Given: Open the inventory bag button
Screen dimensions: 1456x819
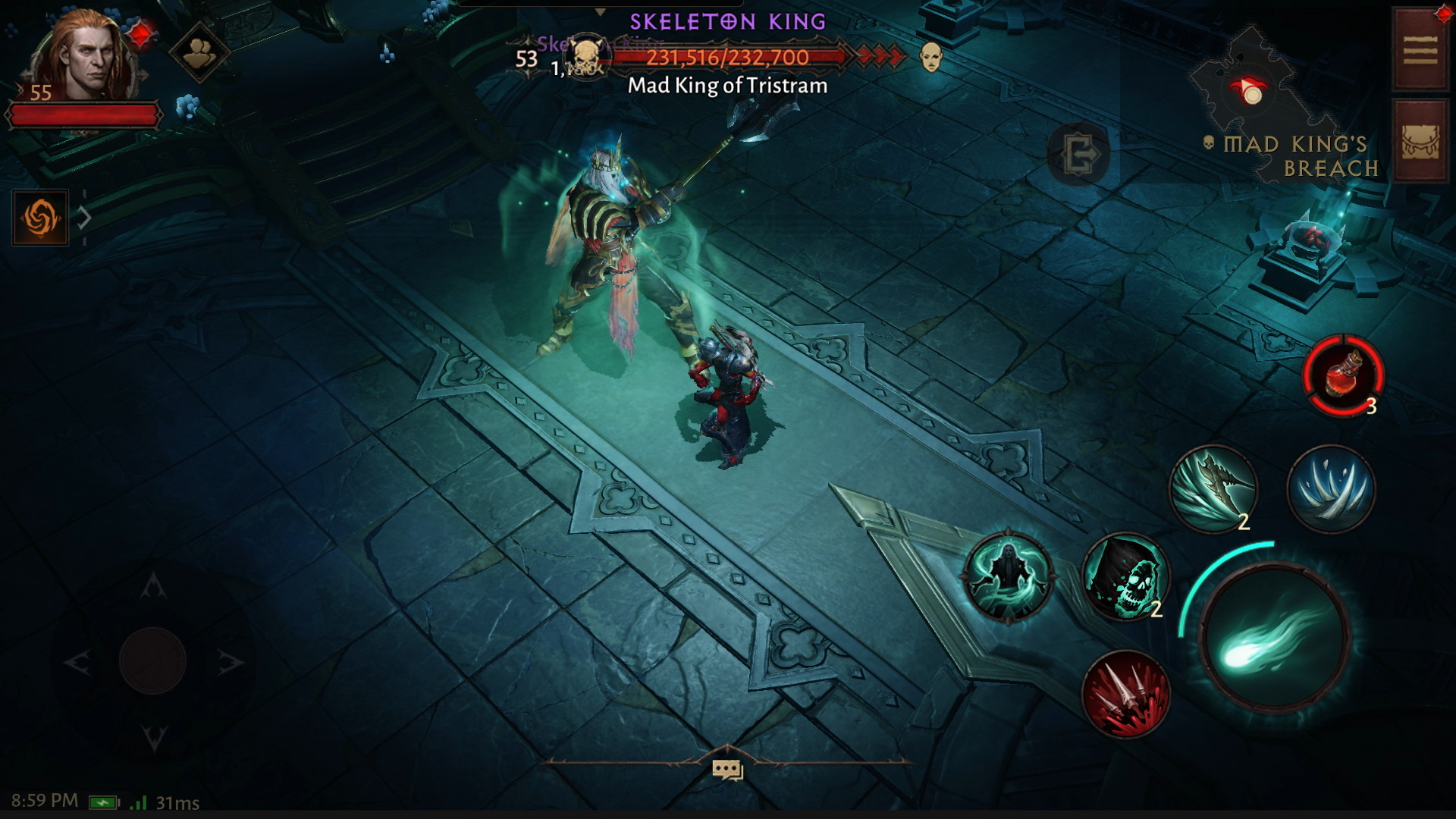Looking at the screenshot, I should 1420,141.
